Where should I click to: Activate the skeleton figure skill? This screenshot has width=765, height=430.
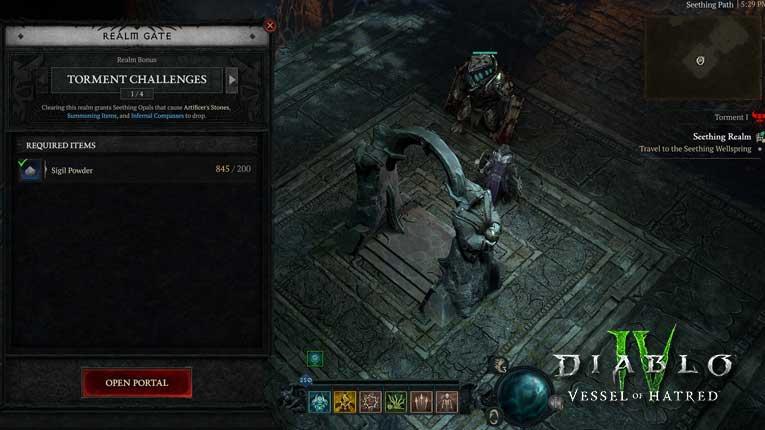[446, 402]
